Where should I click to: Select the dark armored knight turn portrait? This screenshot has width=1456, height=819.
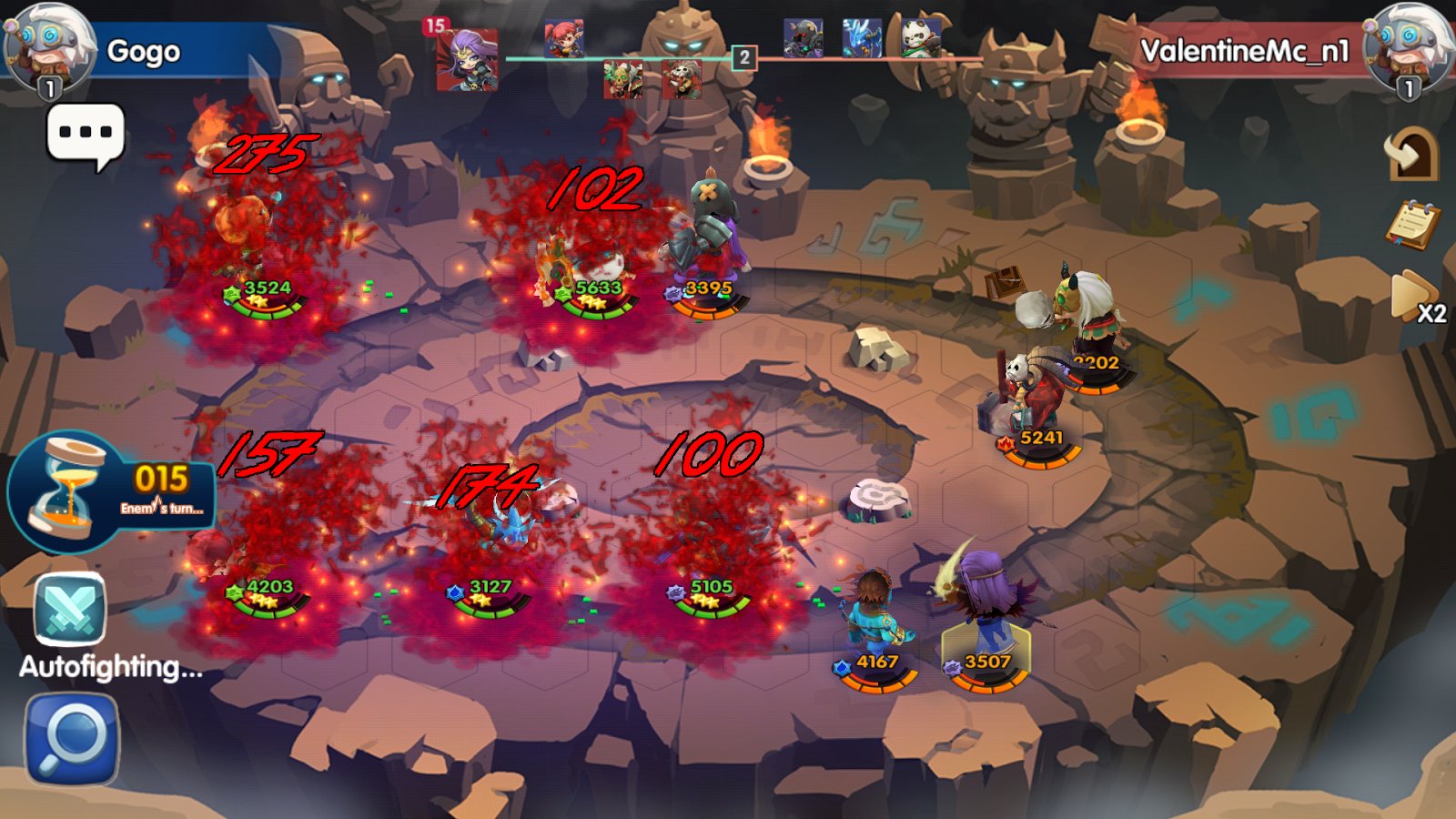[x=803, y=38]
